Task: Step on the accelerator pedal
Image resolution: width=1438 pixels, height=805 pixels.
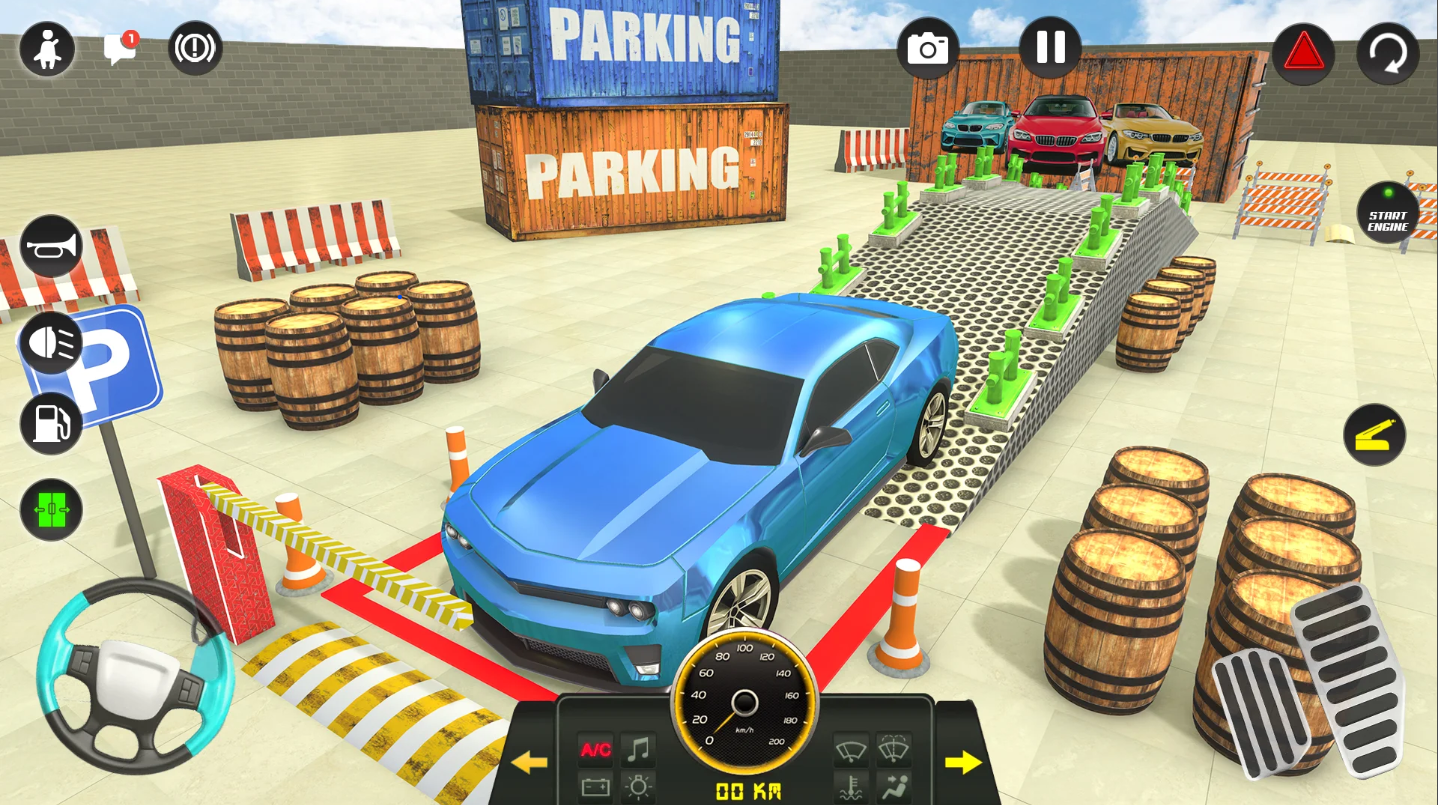Action: coord(1350,680)
